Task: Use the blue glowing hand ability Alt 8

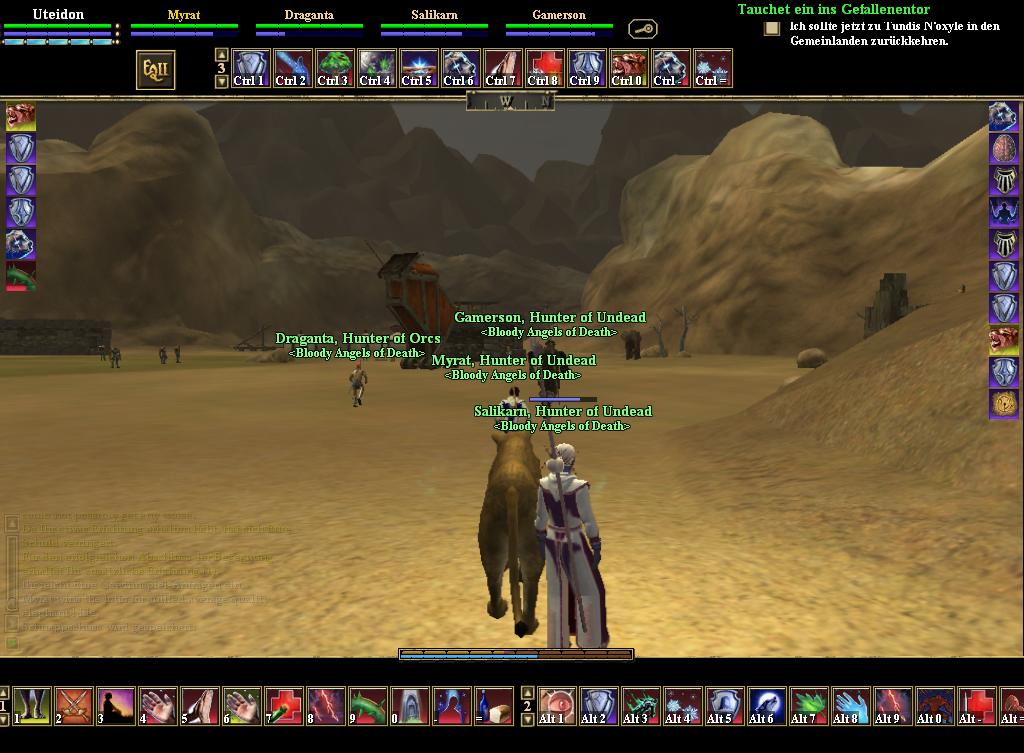Action: (850, 705)
